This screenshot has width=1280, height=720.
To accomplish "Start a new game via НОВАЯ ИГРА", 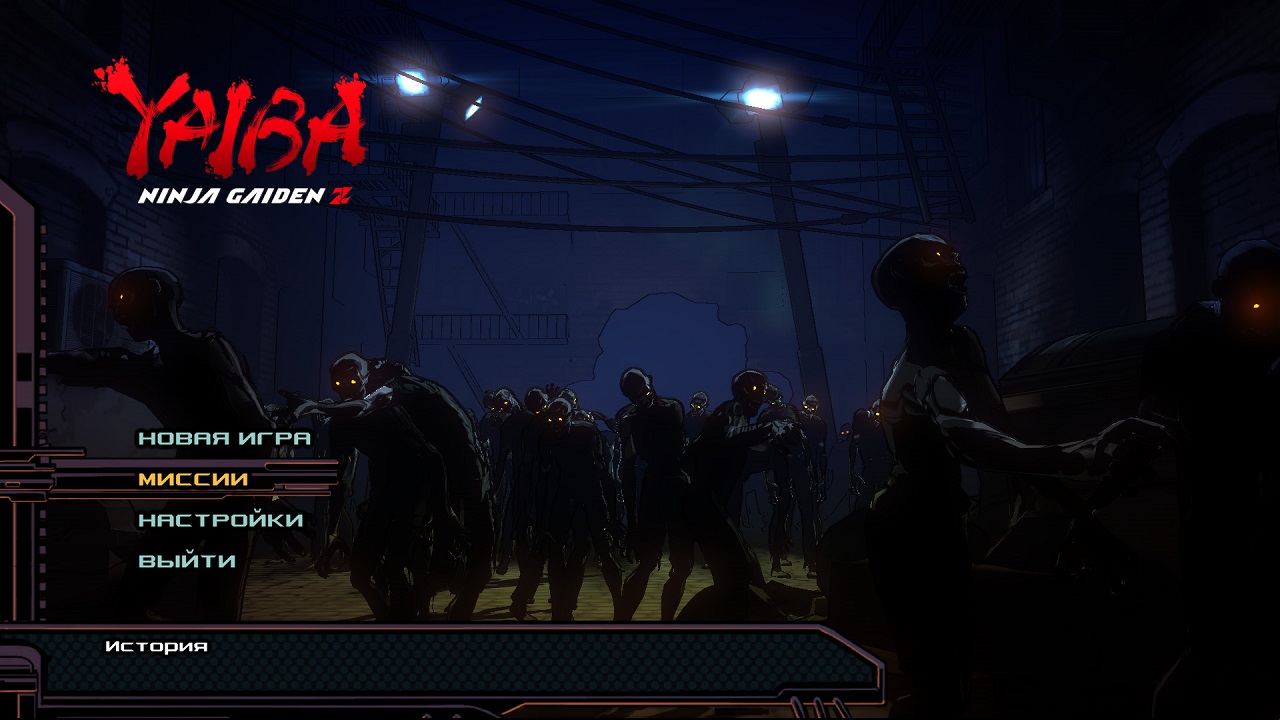I will pyautogui.click(x=224, y=438).
